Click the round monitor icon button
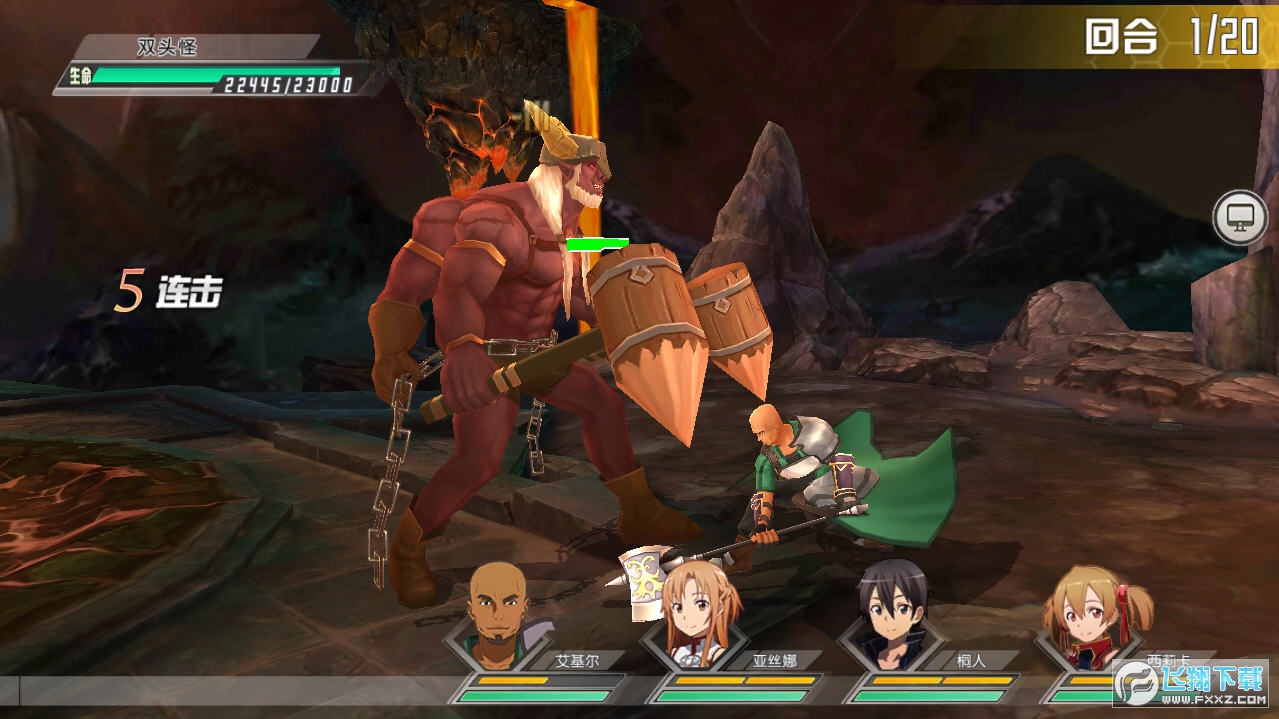 1240,218
